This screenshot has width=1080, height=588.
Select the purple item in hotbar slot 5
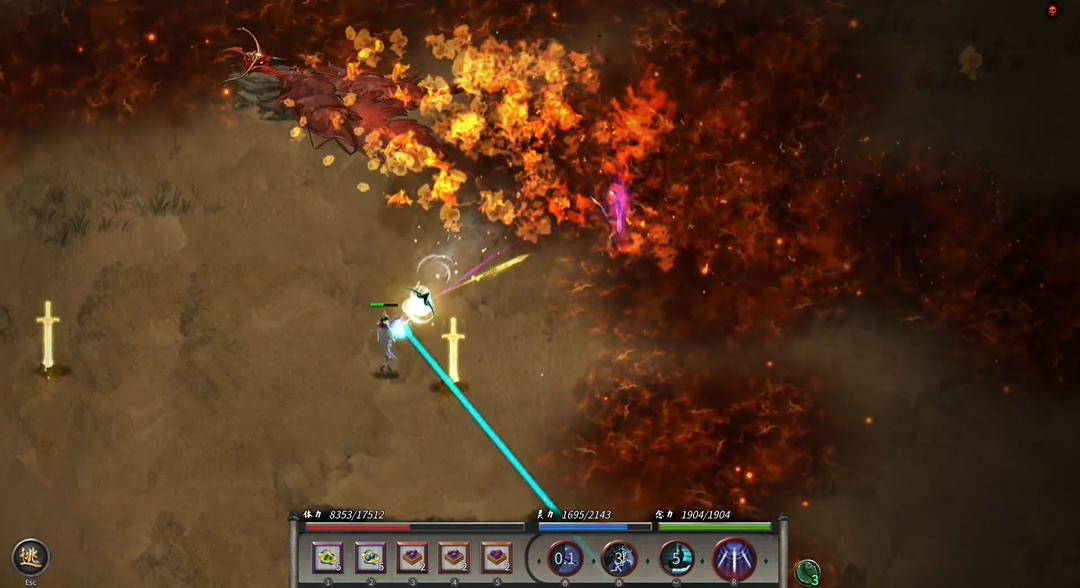point(497,557)
